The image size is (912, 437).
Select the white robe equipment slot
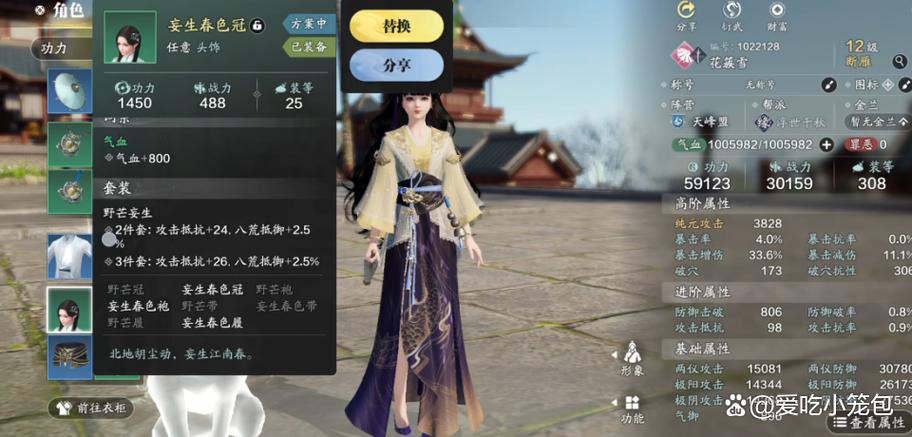point(70,257)
